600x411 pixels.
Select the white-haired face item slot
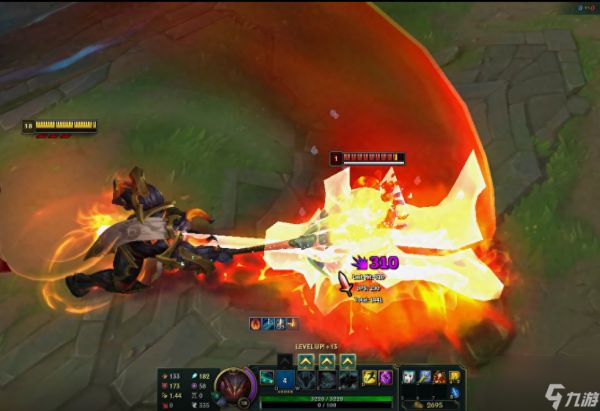(x=408, y=377)
